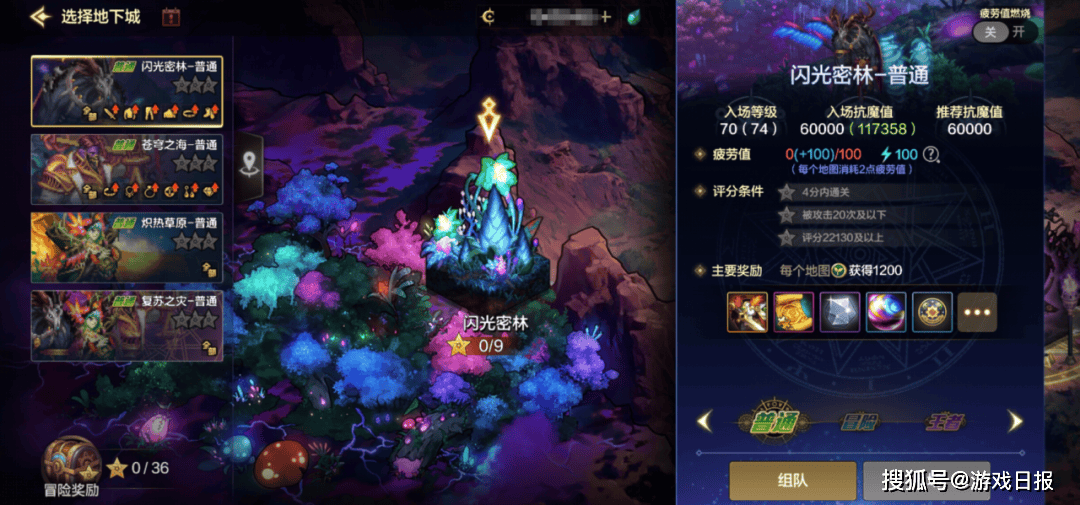The width and height of the screenshot is (1080, 505).
Task: Click the right difficulty arrow
Action: click(1015, 421)
